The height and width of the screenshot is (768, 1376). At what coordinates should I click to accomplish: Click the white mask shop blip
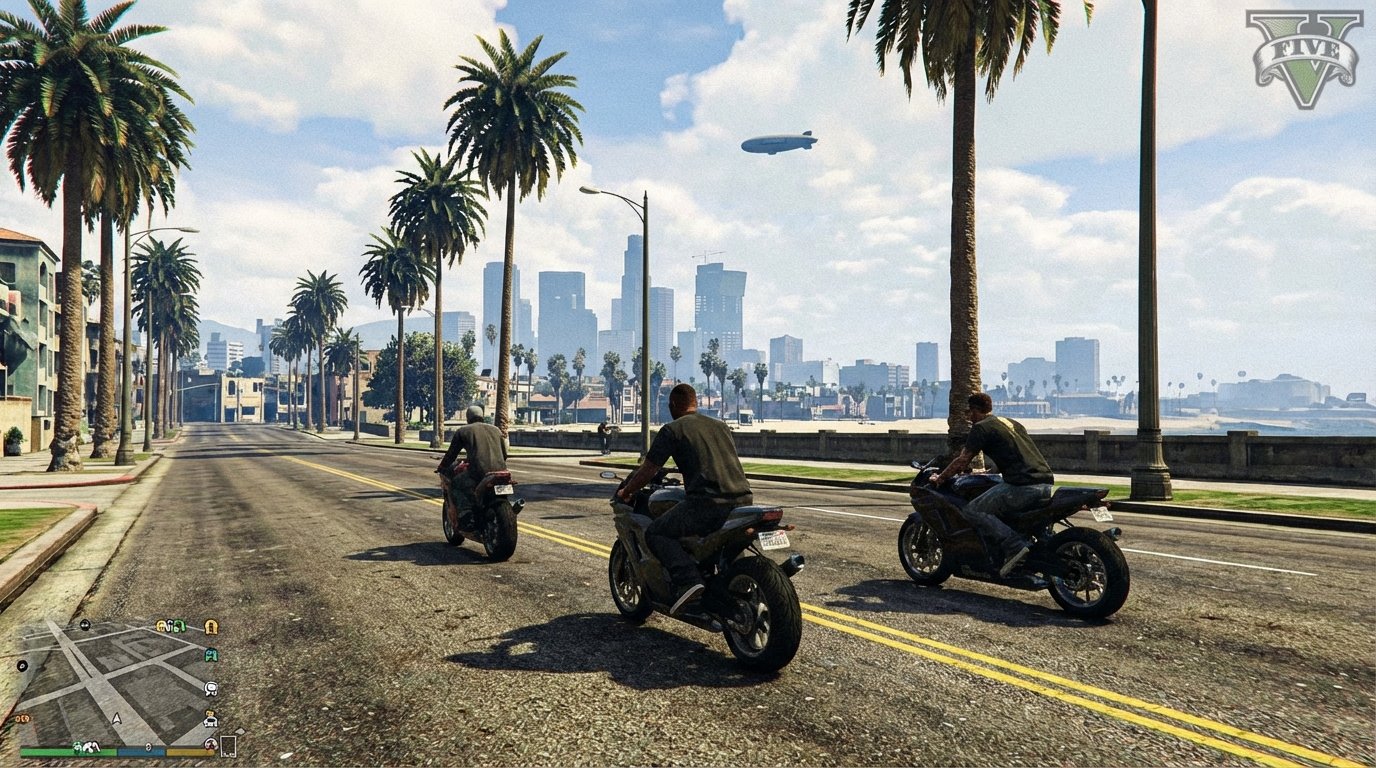pyautogui.click(x=209, y=691)
